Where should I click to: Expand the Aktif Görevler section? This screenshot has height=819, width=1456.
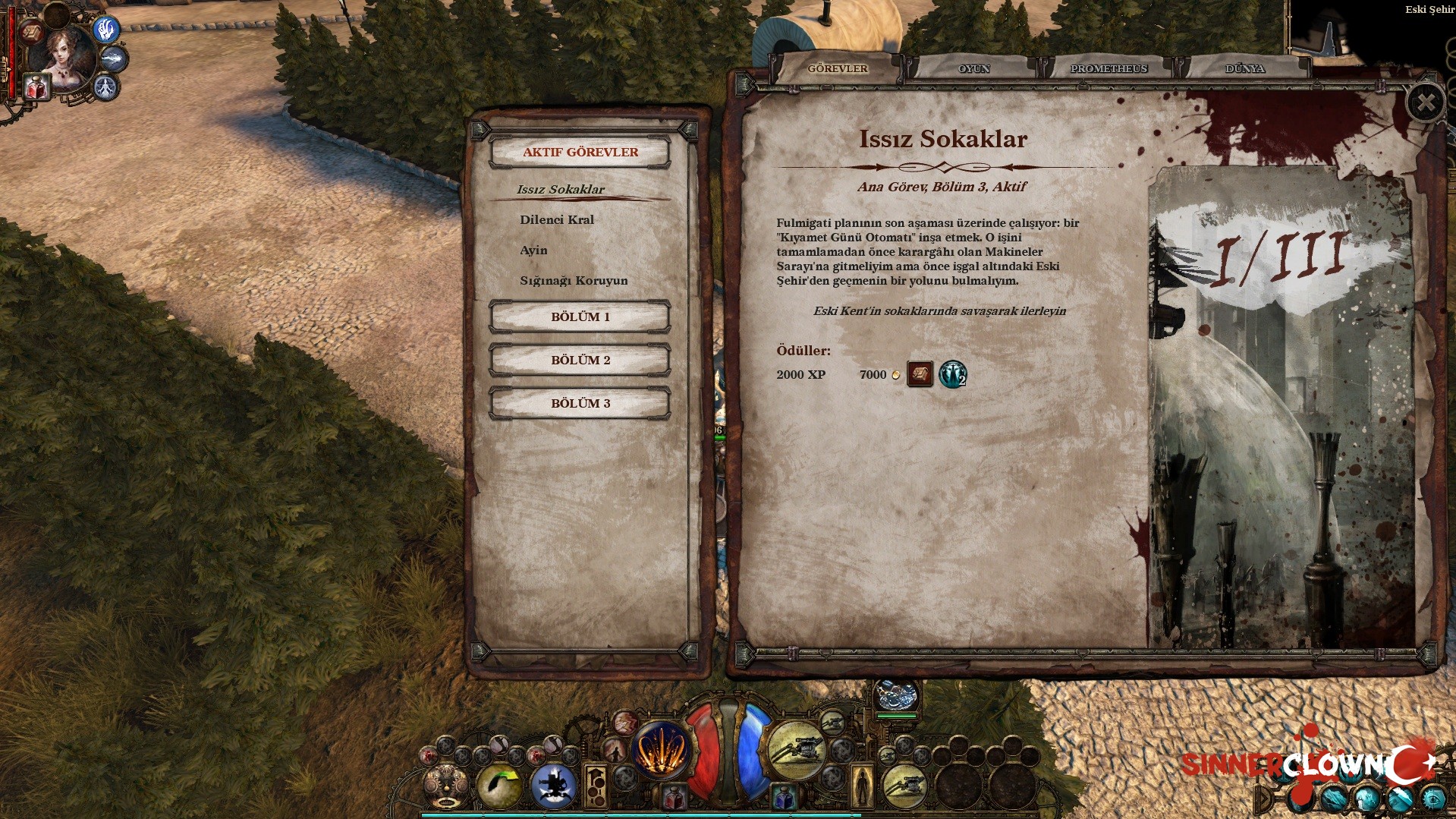(x=580, y=153)
